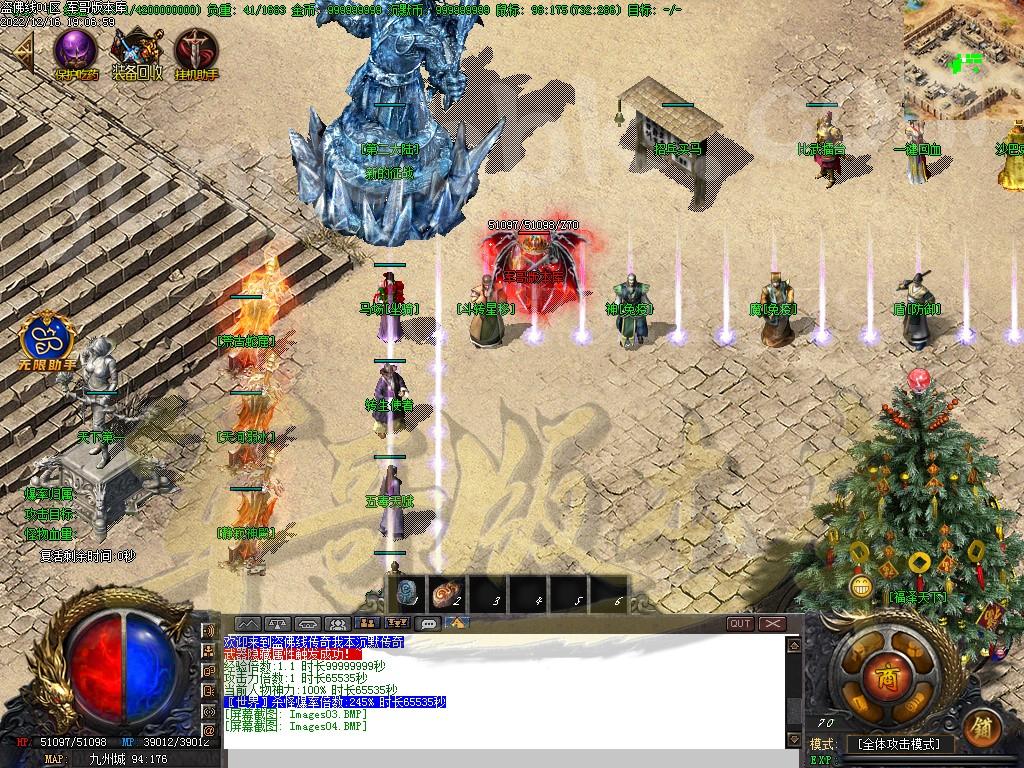This screenshot has width=1024, height=768.
Task: Change the 全体攻击模式 attack mode
Action: click(899, 744)
